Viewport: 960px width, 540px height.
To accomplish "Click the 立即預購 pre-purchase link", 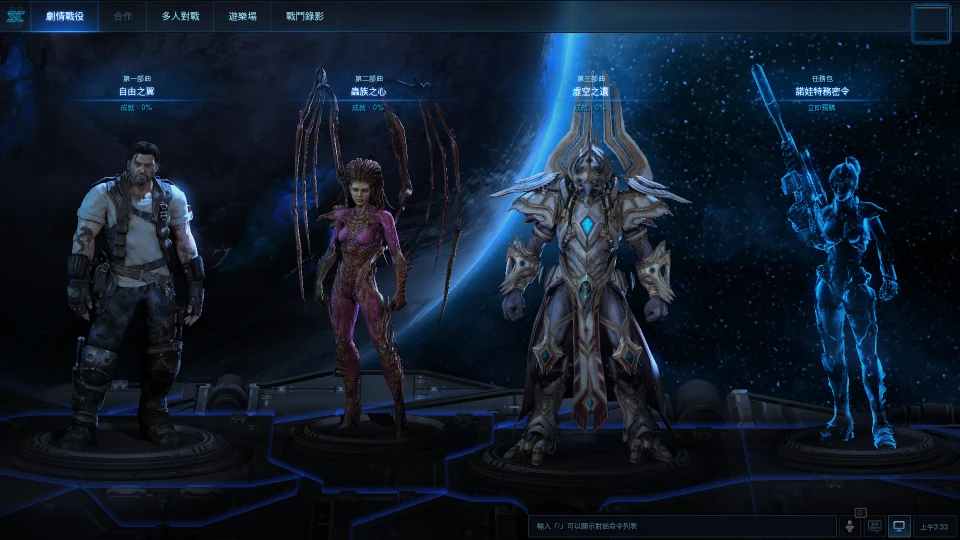I will 823,105.
